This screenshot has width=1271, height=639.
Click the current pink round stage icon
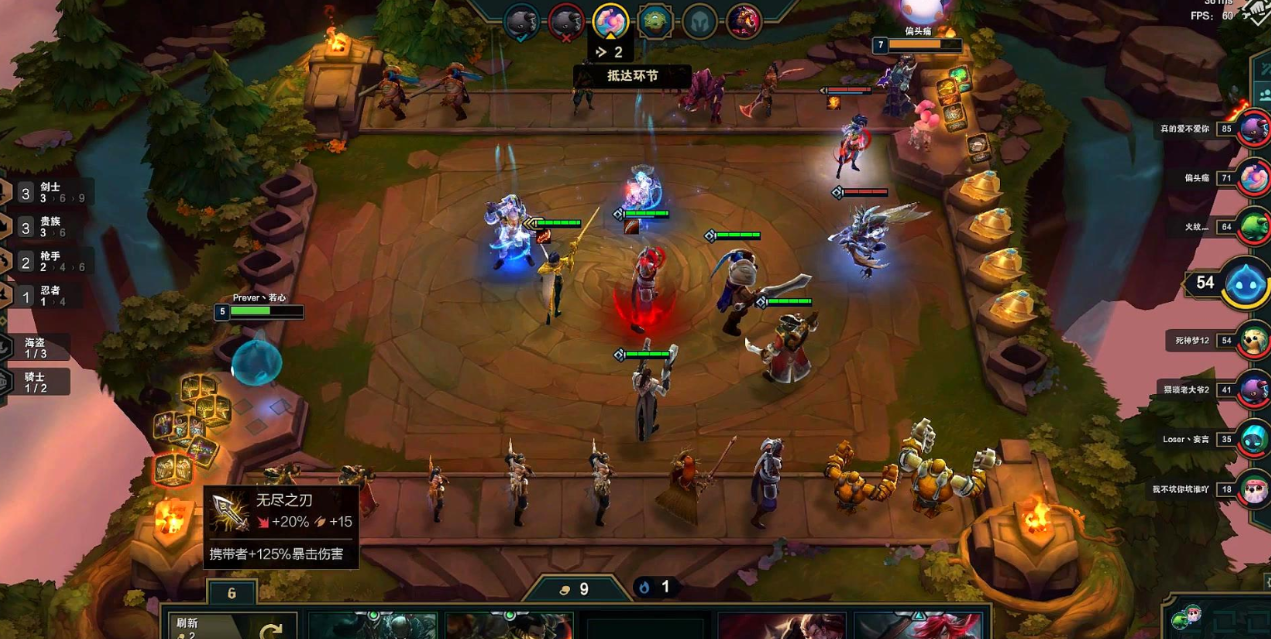click(x=609, y=20)
